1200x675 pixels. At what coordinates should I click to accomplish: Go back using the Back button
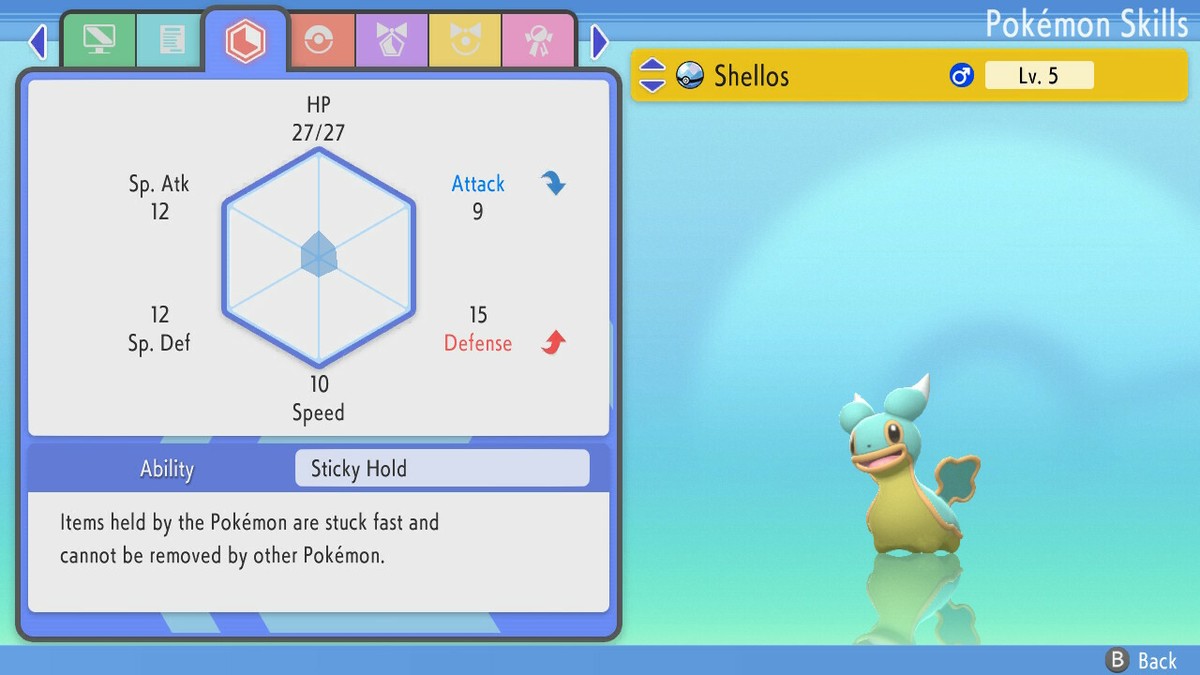point(1142,660)
